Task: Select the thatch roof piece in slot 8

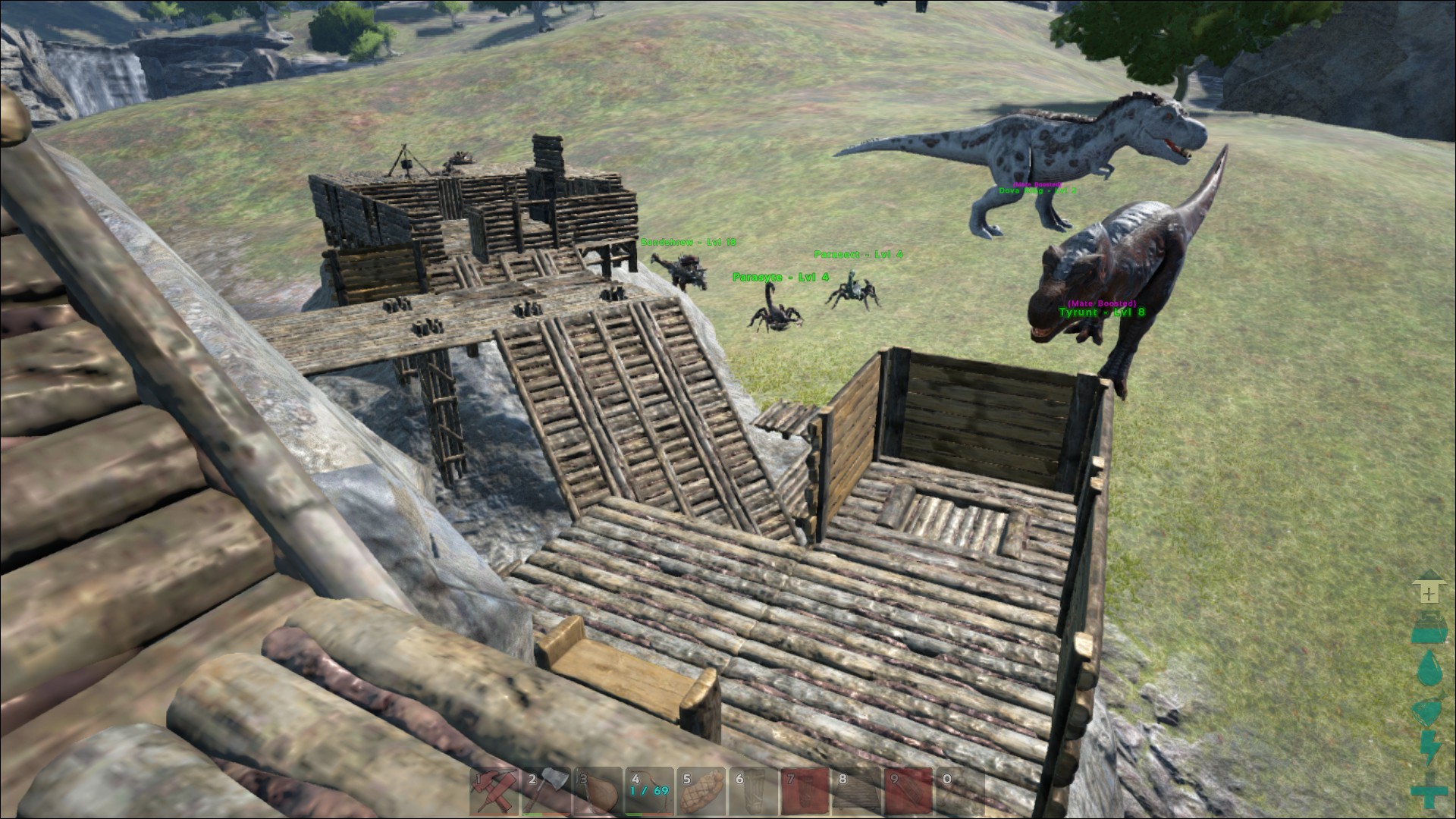Action: point(857,792)
